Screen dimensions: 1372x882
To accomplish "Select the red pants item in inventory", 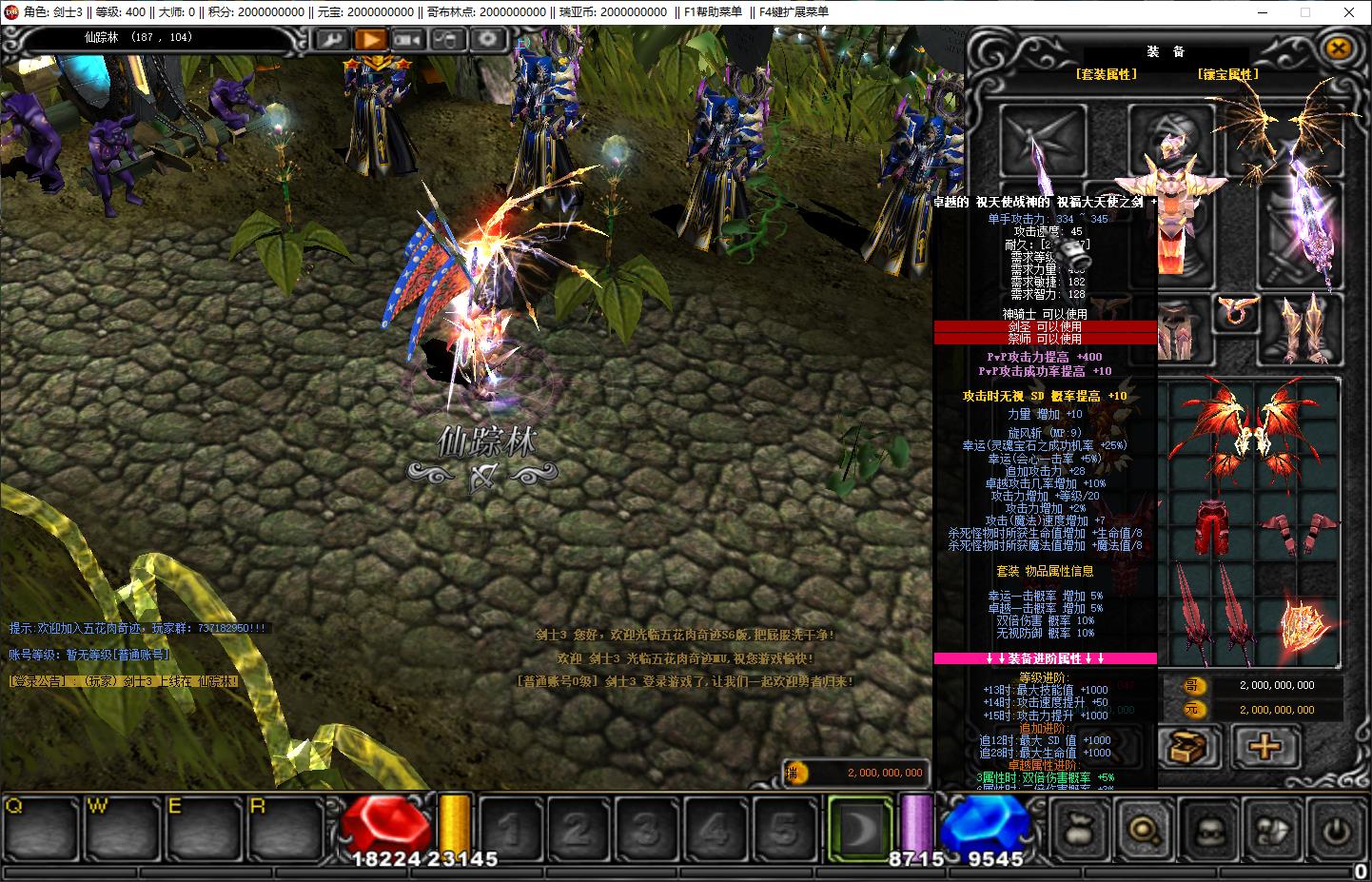I will point(1210,525).
